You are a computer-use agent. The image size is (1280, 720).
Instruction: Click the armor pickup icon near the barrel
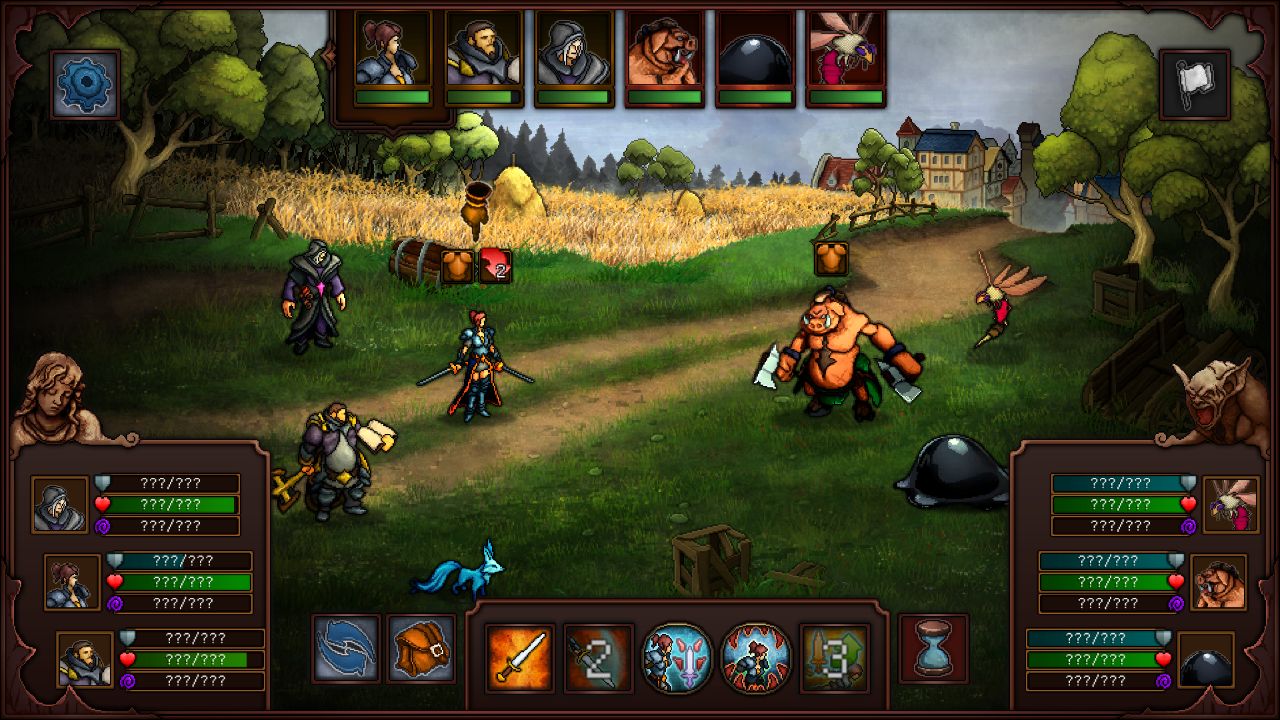click(x=455, y=265)
